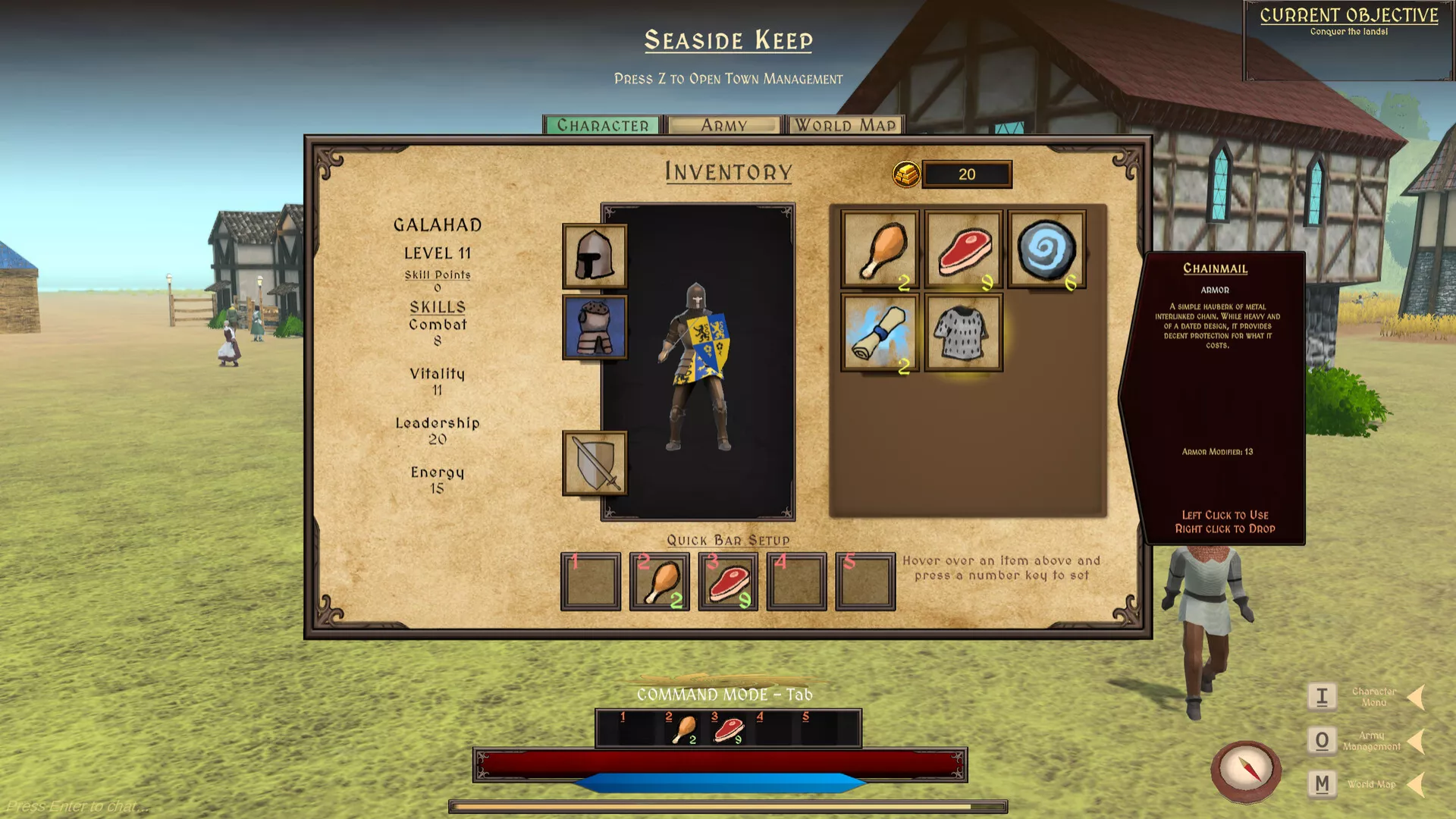The image size is (1456, 819).
Task: Switch to the World Map tab
Action: click(845, 125)
